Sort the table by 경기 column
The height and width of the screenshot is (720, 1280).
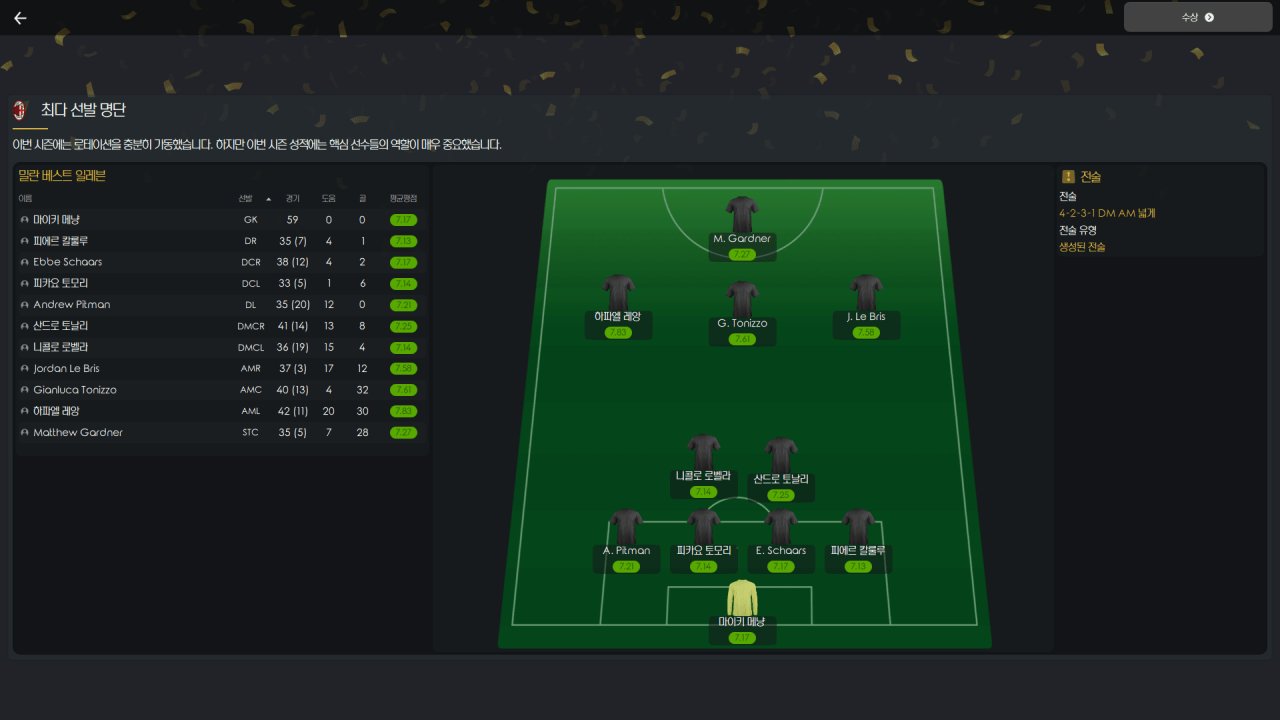(x=292, y=198)
